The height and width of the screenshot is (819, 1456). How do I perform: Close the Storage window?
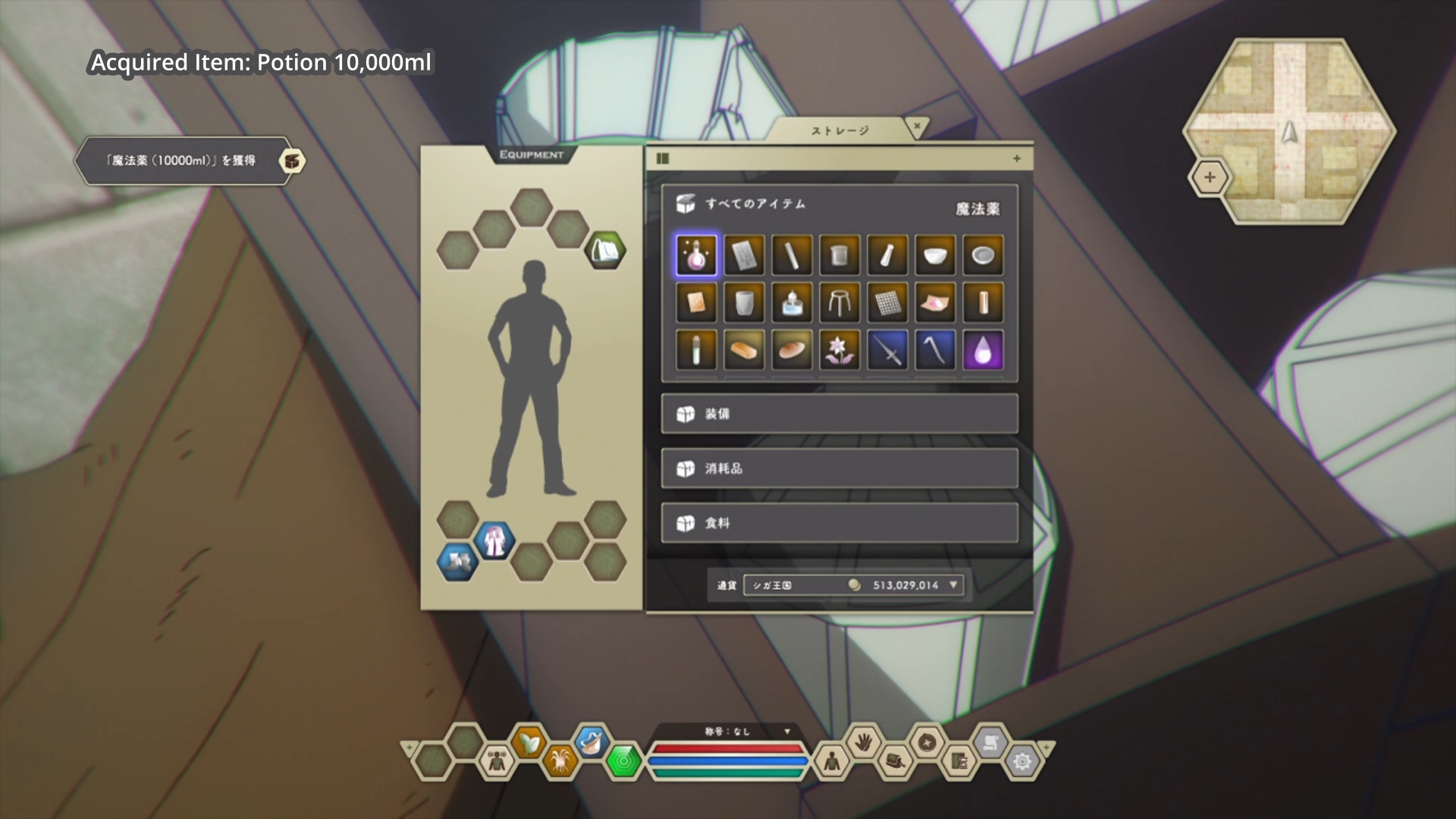tap(917, 127)
